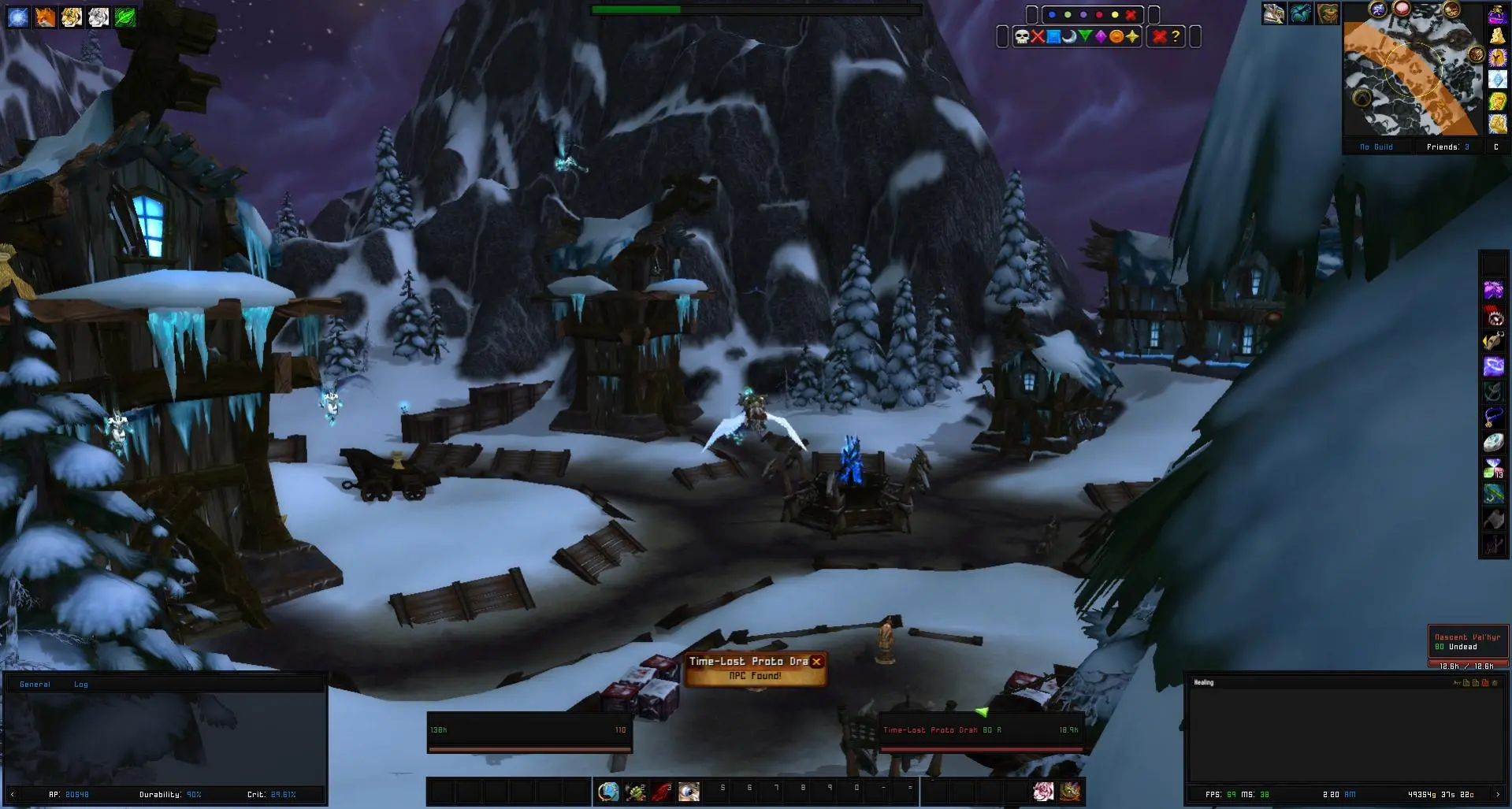Switch to the General chat tab
The height and width of the screenshot is (809, 1512).
coord(35,685)
